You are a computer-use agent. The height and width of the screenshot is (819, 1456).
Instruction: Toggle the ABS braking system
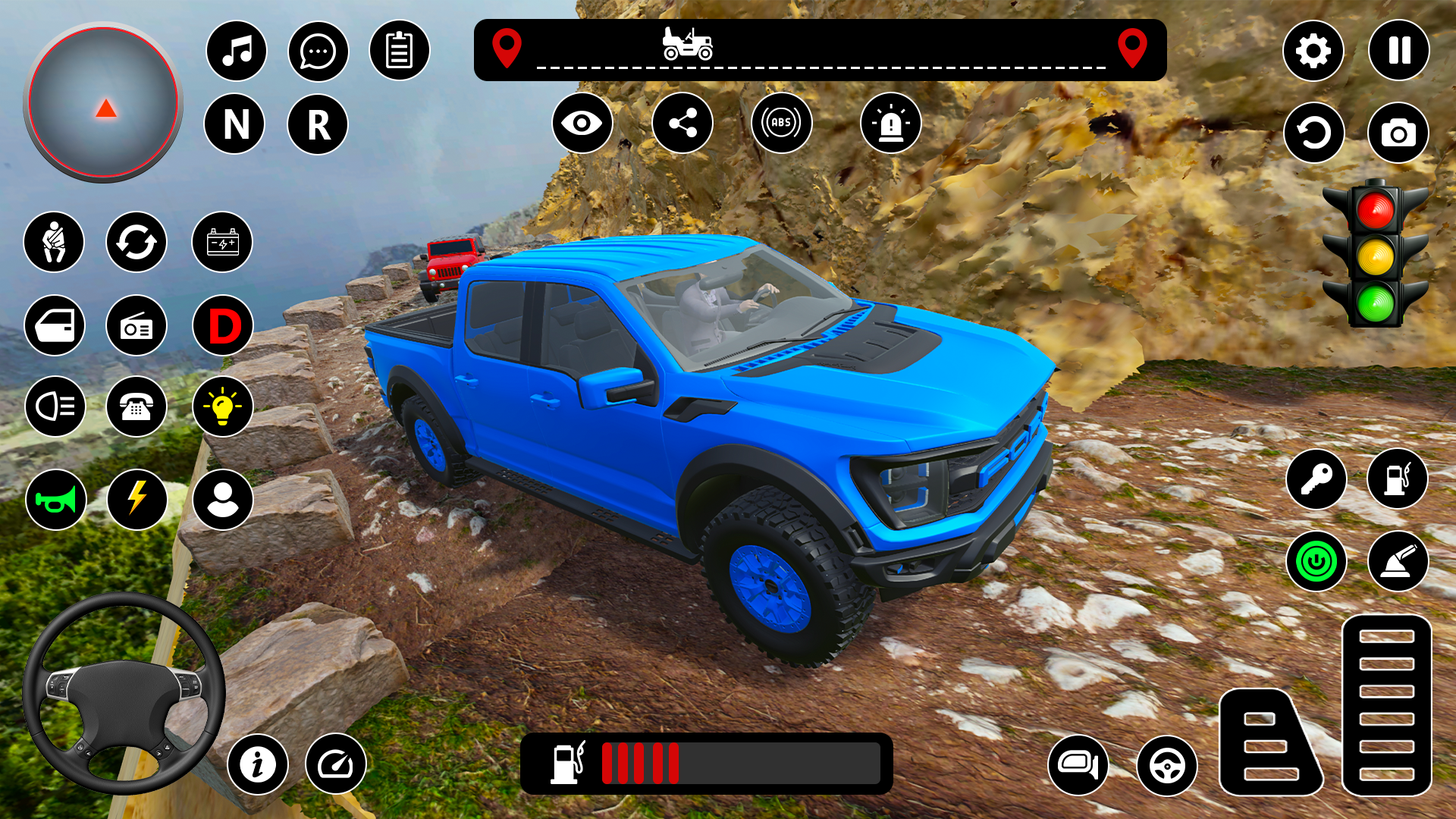coord(783,123)
